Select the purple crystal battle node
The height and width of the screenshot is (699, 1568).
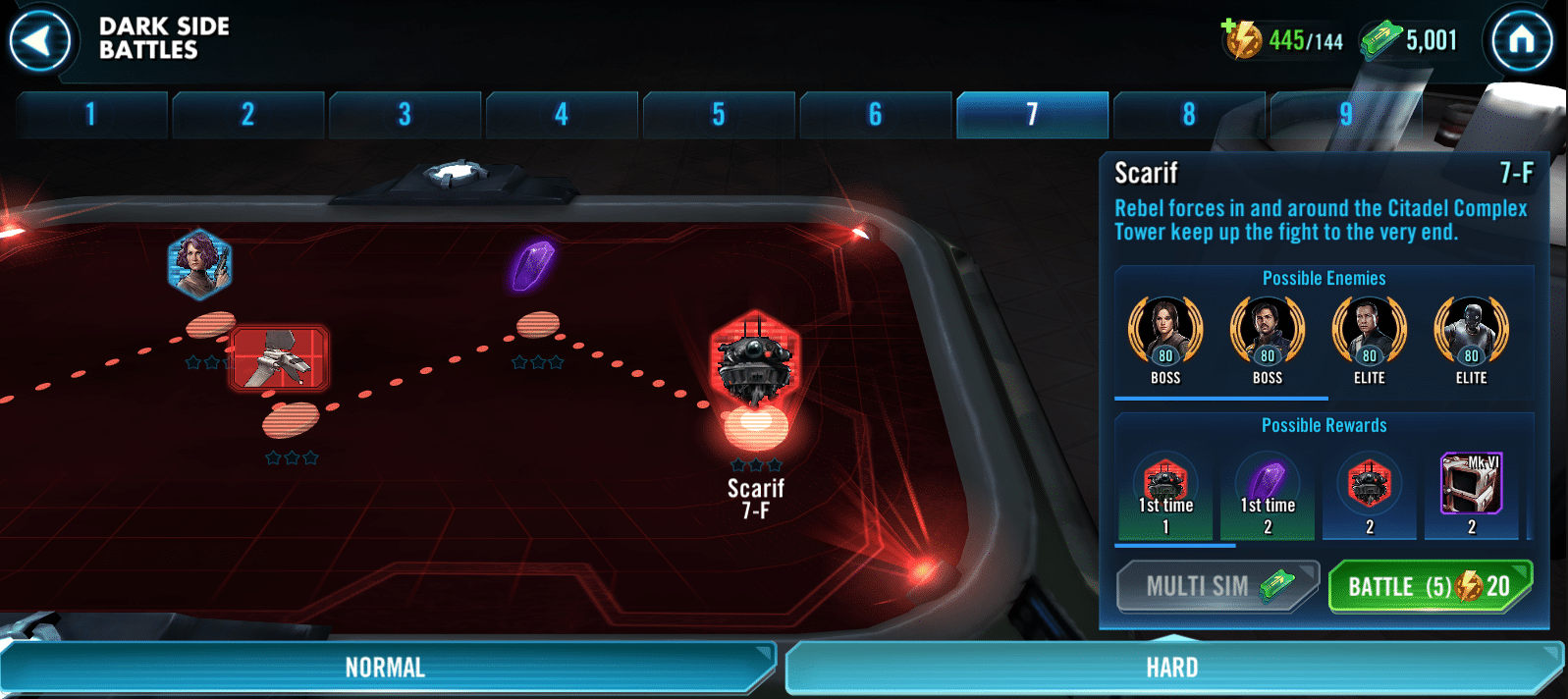pyautogui.click(x=533, y=265)
